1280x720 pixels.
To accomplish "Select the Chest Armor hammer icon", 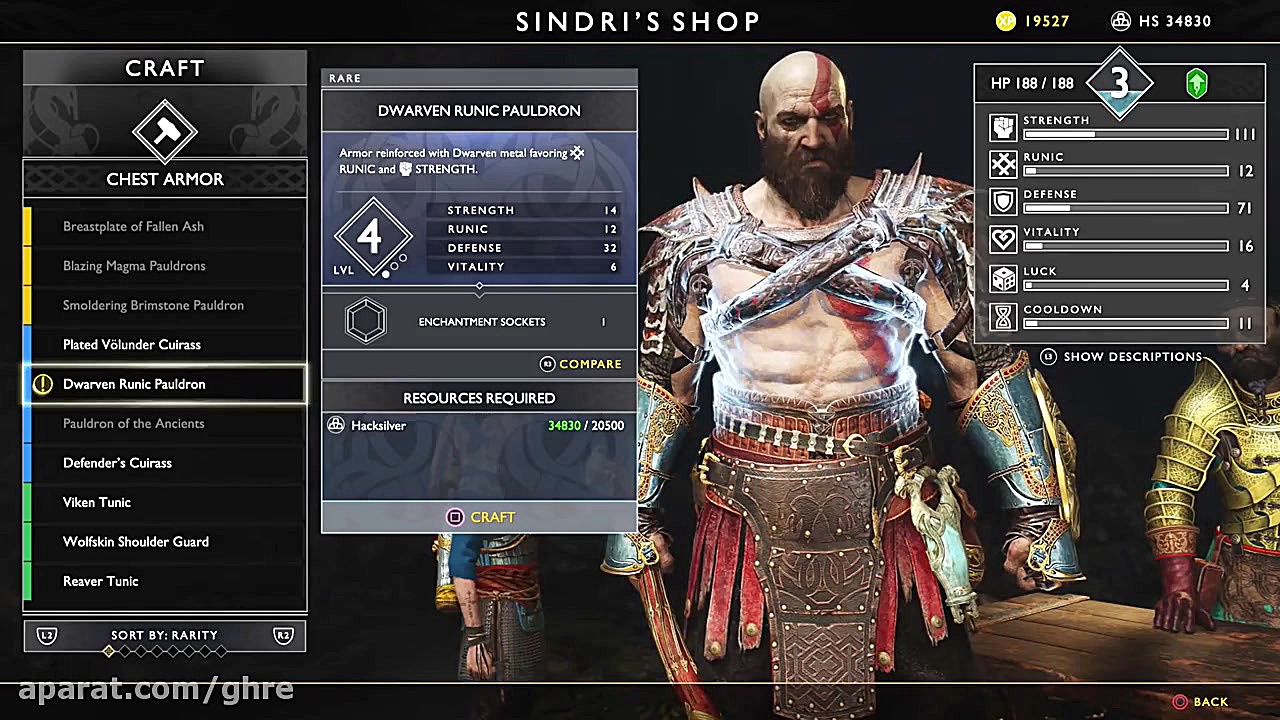I will coord(164,131).
